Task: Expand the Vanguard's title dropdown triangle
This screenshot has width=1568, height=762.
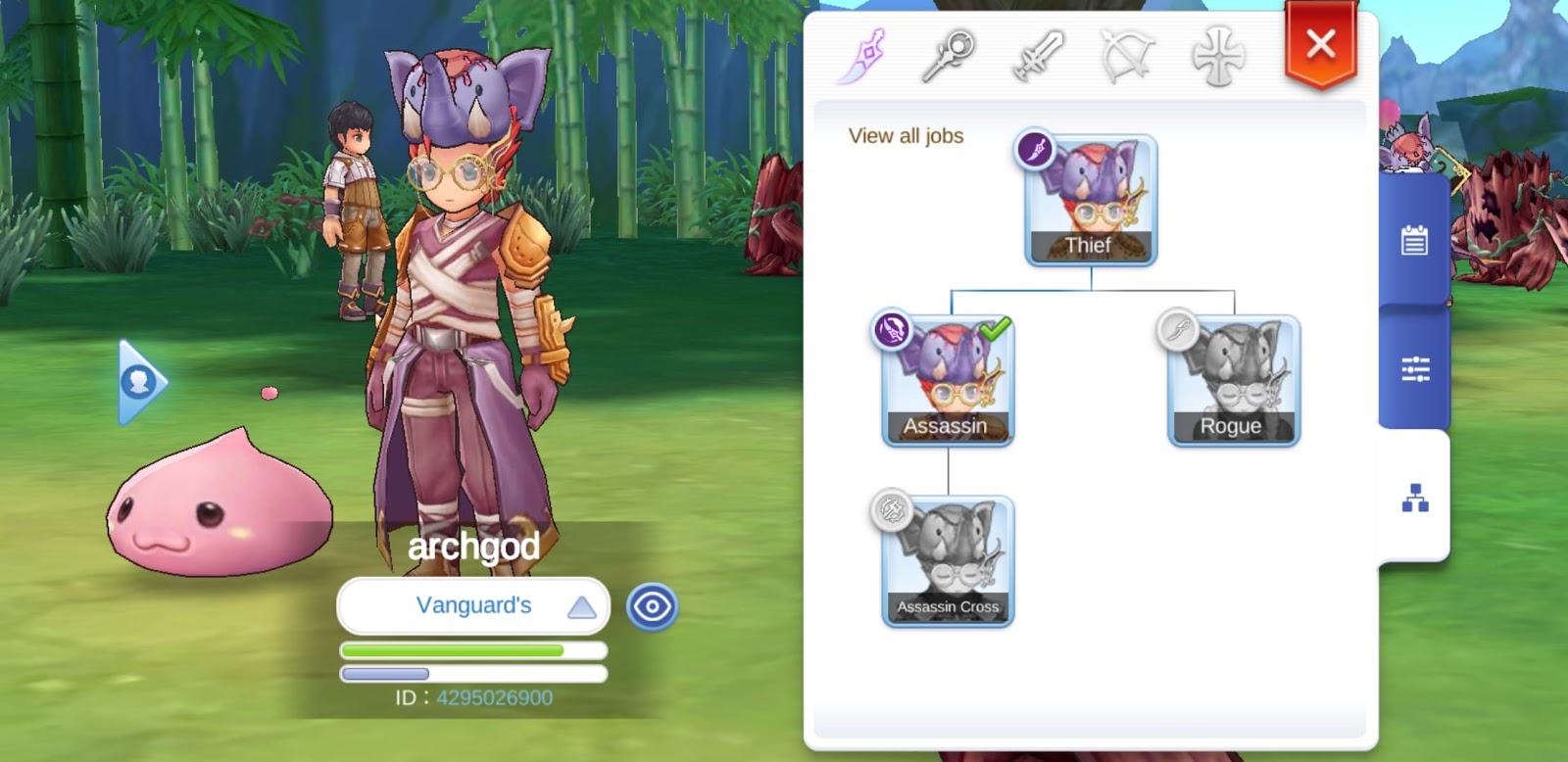Action: click(x=580, y=606)
